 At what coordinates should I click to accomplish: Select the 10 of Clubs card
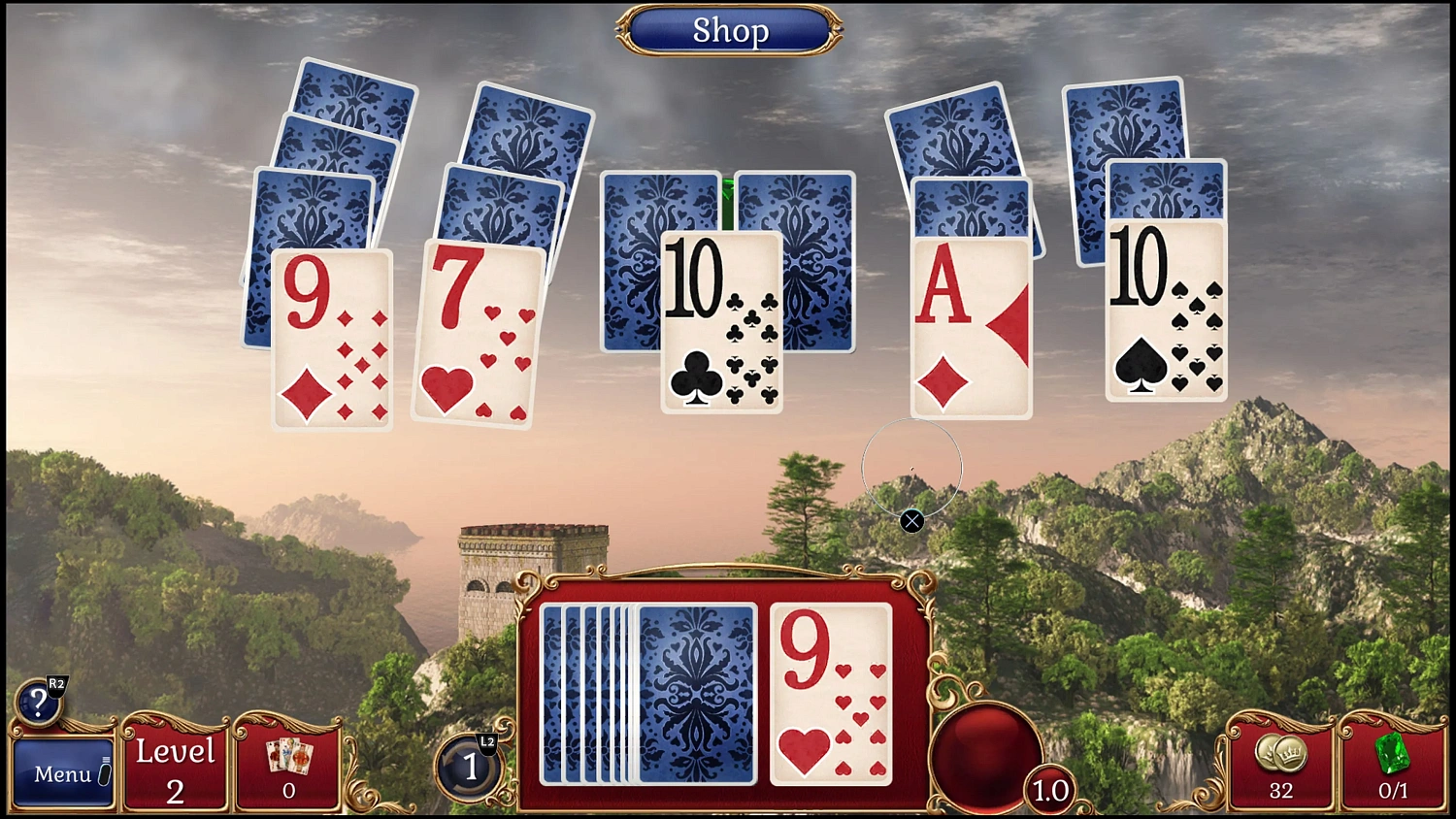pos(722,322)
